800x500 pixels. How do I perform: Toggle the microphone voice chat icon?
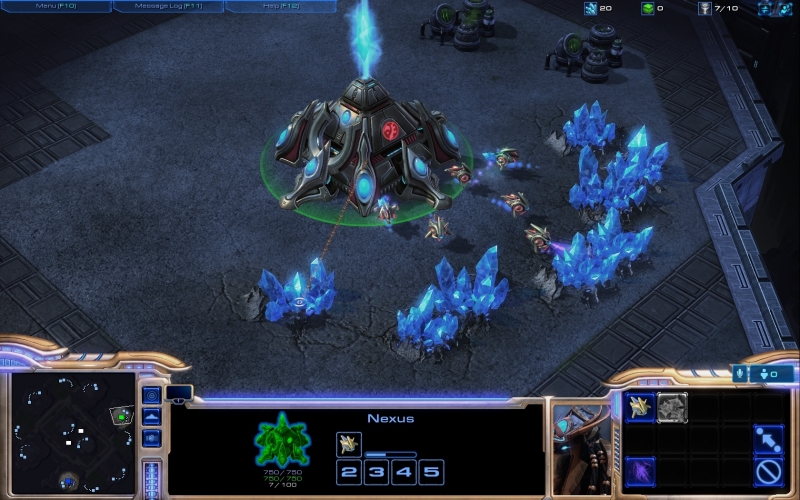tap(741, 374)
